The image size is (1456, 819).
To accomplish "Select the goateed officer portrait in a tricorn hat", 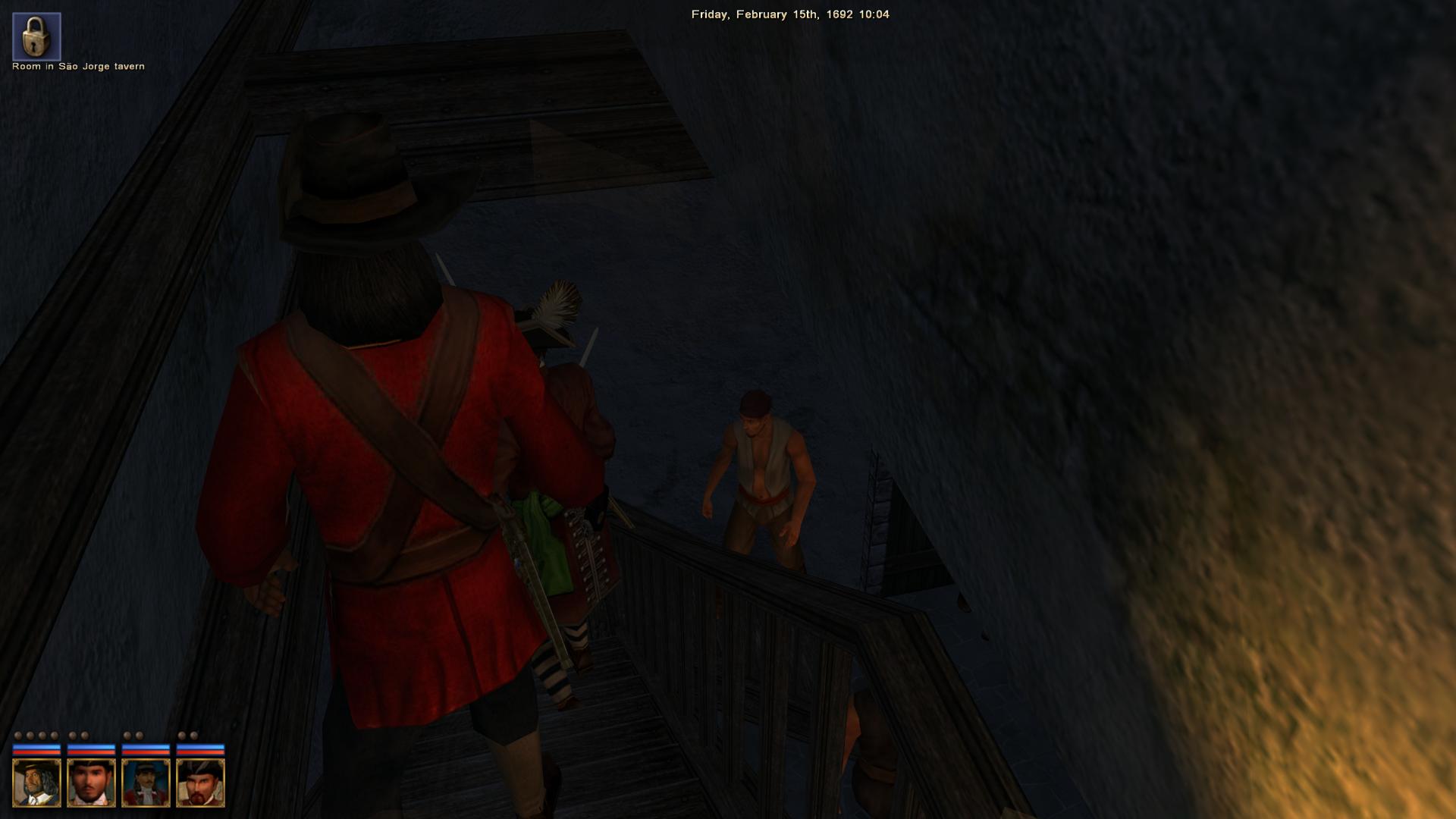I will coord(200,783).
